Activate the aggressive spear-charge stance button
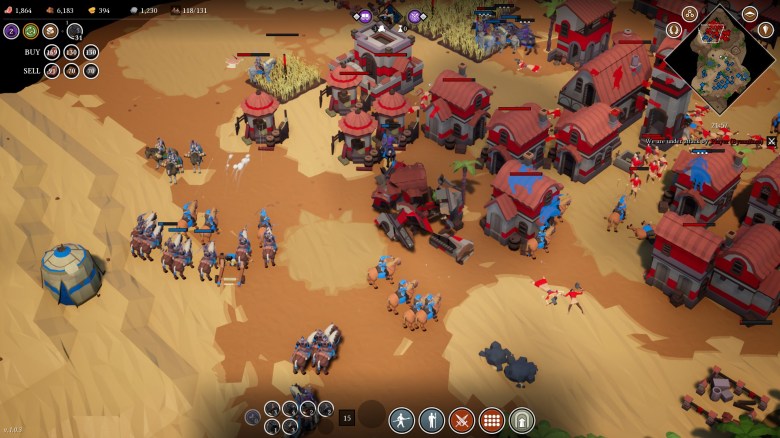This screenshot has width=780, height=438. point(402,419)
